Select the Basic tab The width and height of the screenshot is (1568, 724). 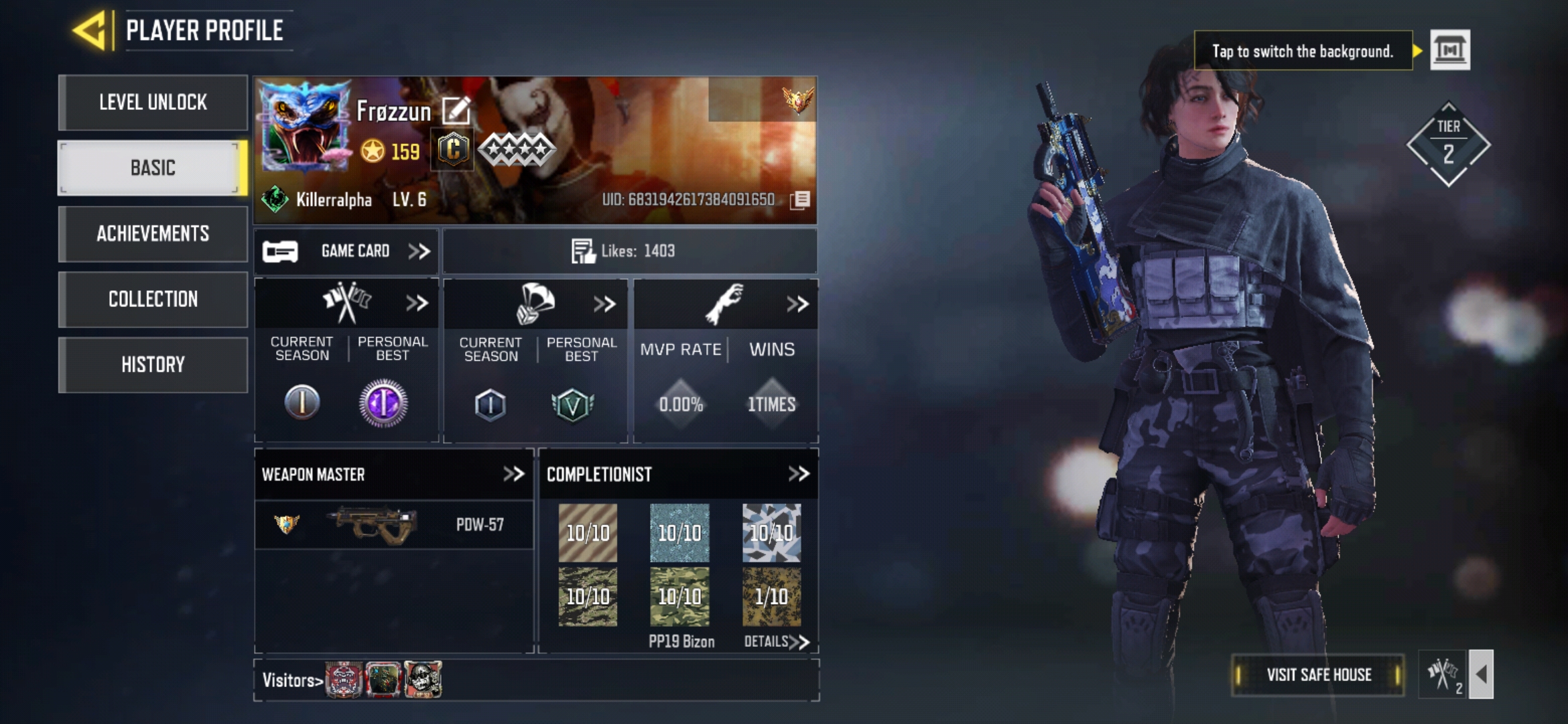click(153, 168)
